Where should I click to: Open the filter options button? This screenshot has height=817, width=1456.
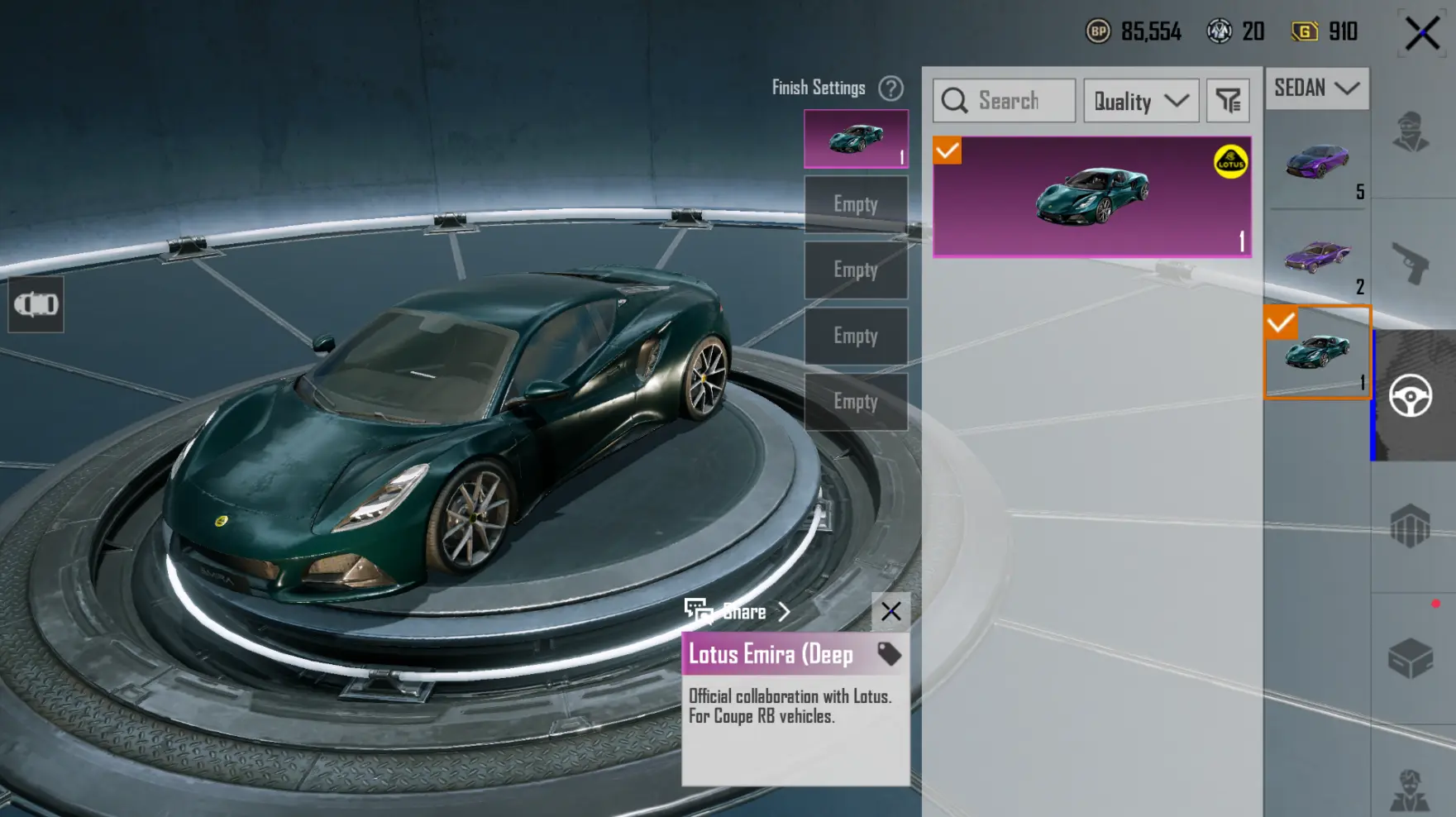tap(1228, 101)
